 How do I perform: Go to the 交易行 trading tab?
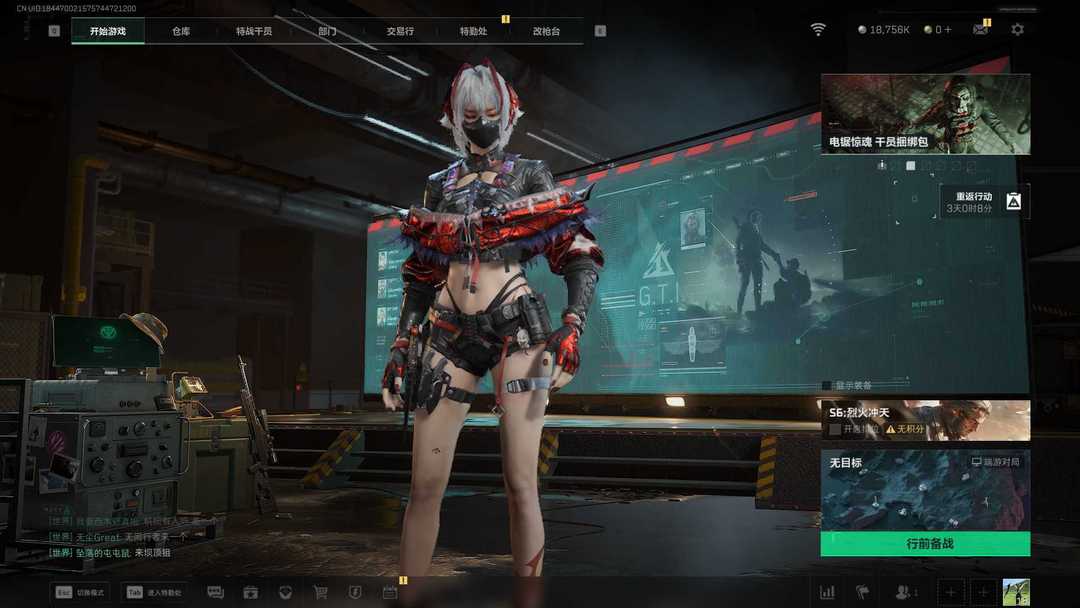[400, 31]
